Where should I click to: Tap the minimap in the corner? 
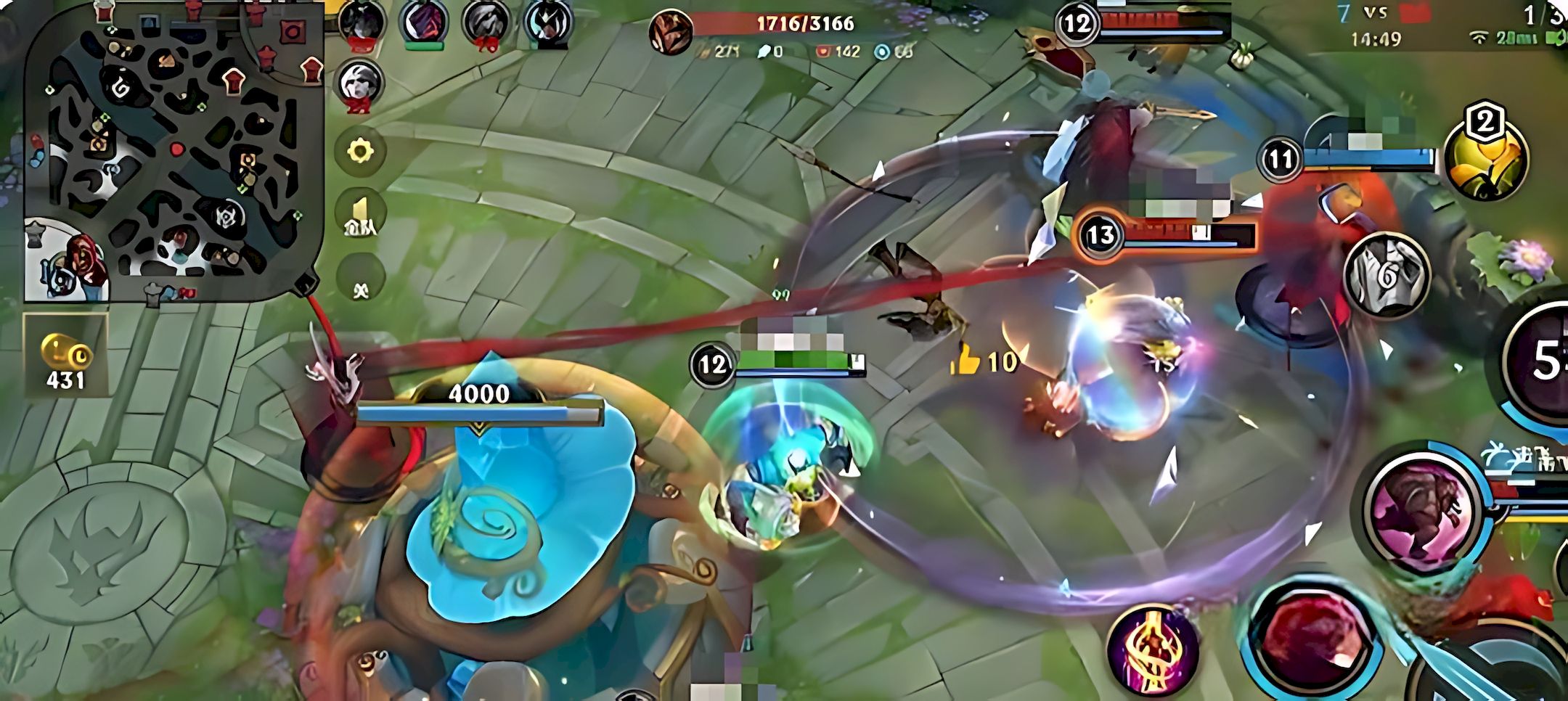[x=174, y=152]
